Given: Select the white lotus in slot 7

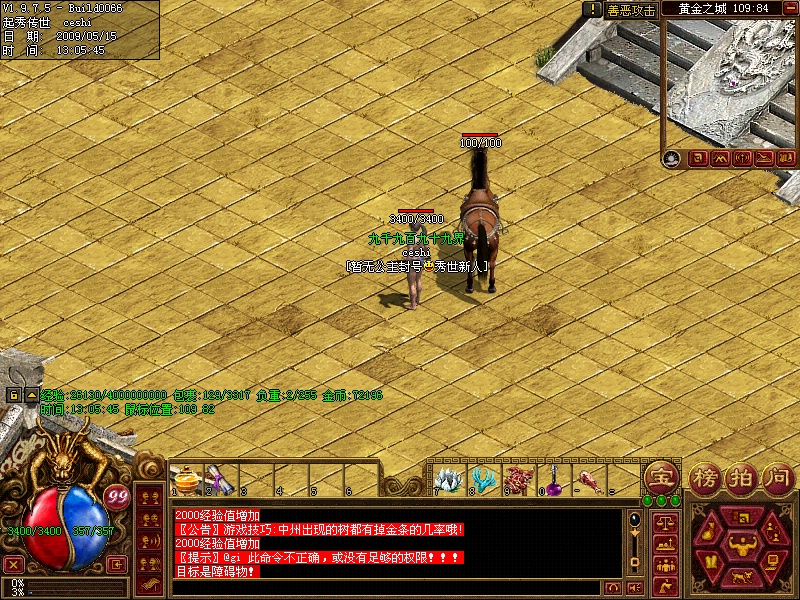Looking at the screenshot, I should coord(448,479).
